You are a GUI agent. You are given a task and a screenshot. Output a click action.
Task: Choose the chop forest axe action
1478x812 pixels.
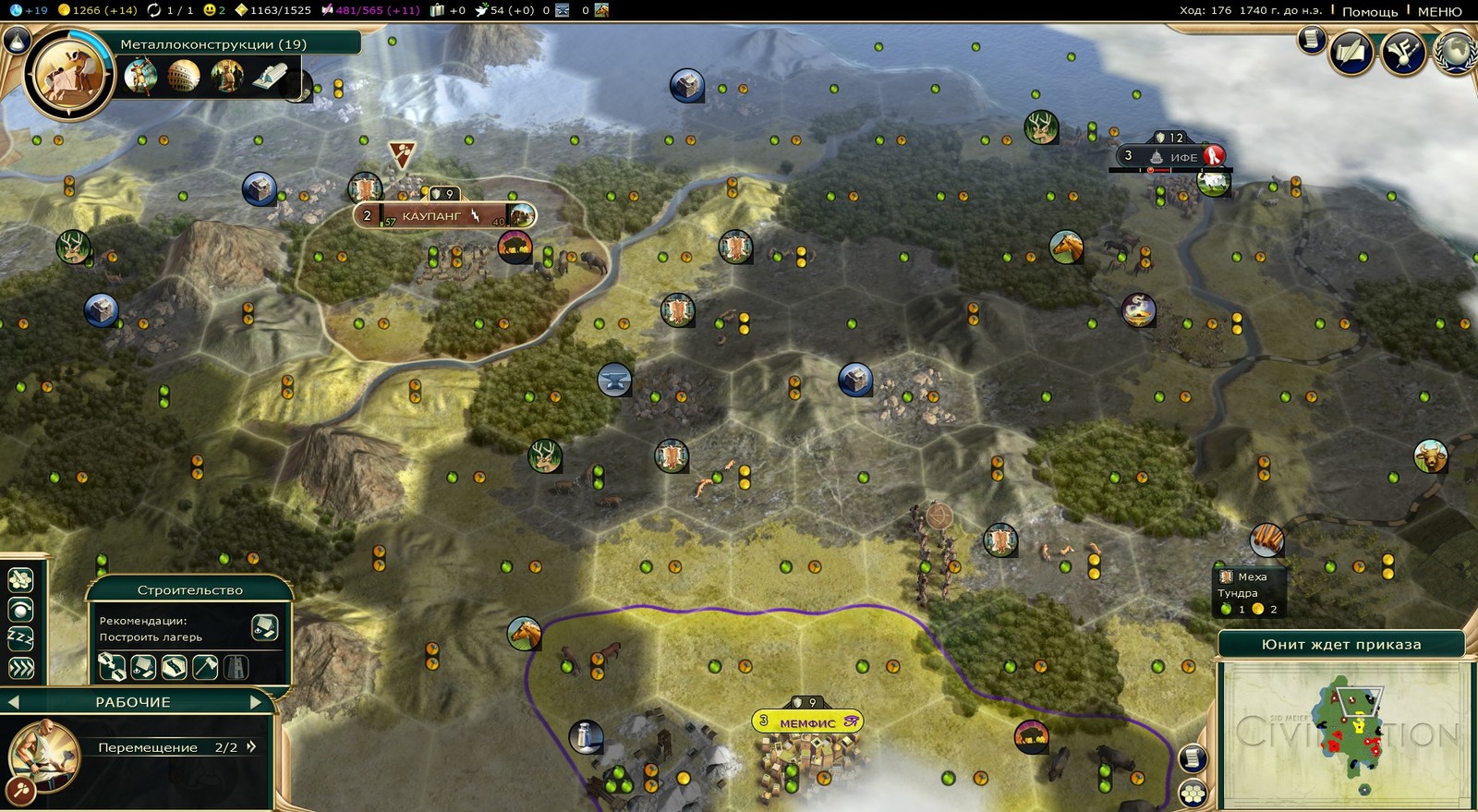[x=205, y=666]
